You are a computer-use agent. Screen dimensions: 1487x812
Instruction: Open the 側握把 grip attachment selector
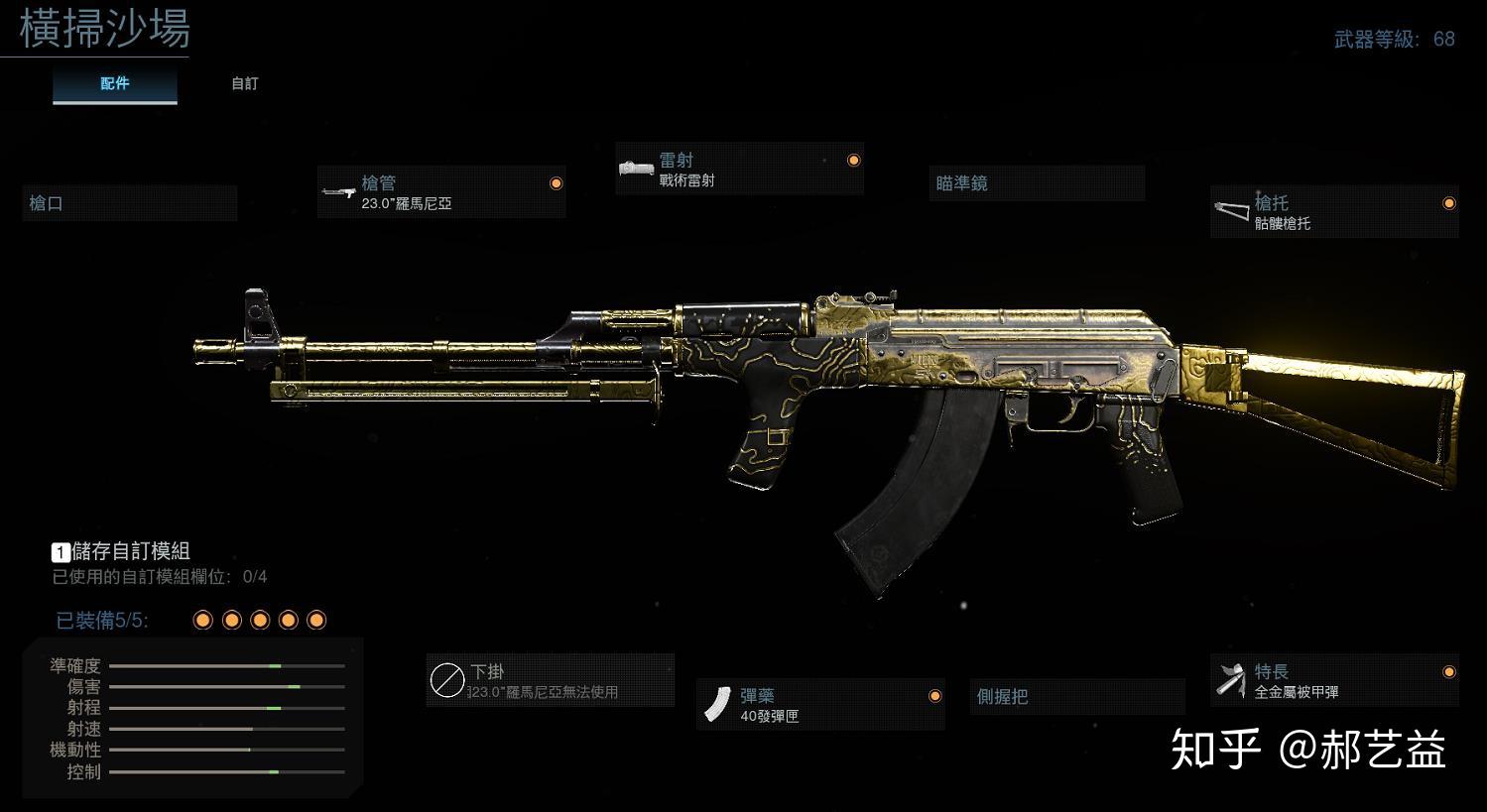[x=1077, y=696]
